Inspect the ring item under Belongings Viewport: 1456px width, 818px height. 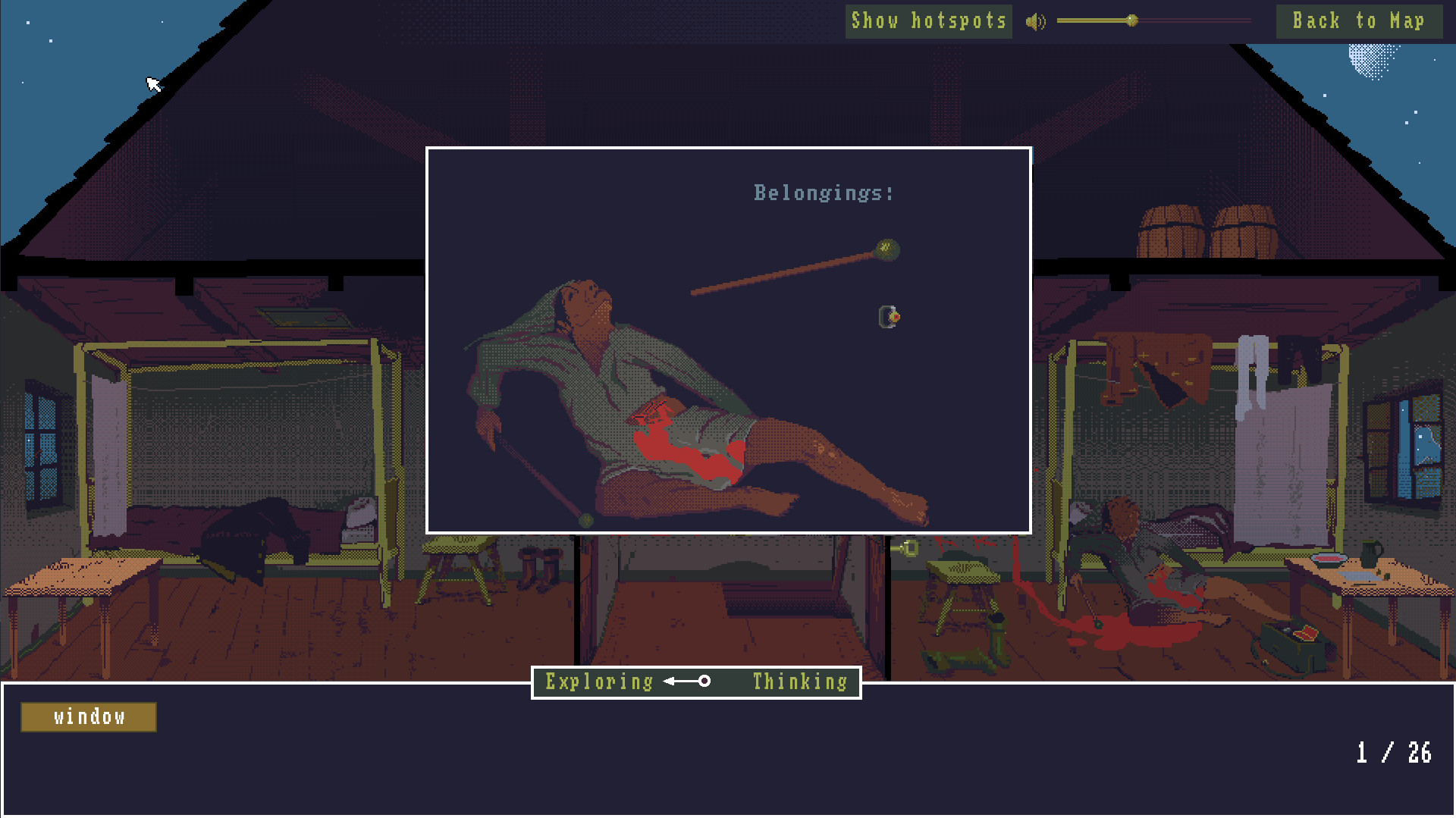point(887,316)
